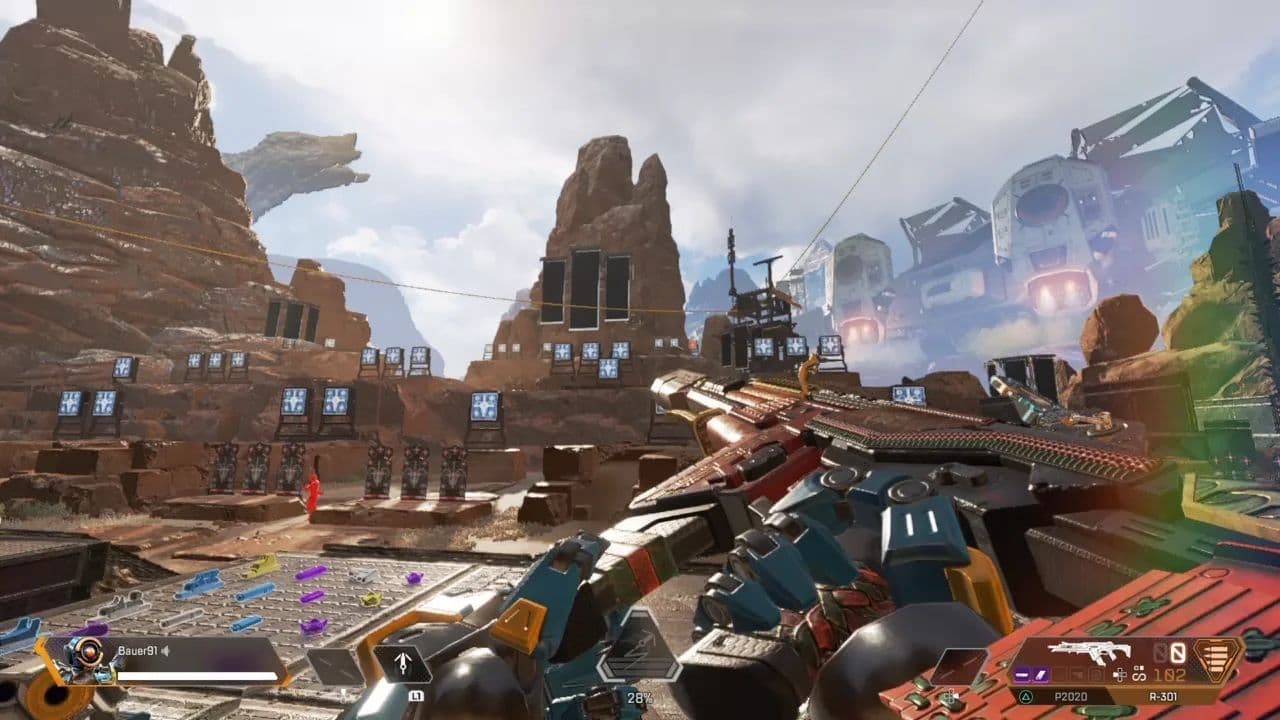Mute Bauer91 via the speaker icon
The image size is (1280, 720).
165,651
